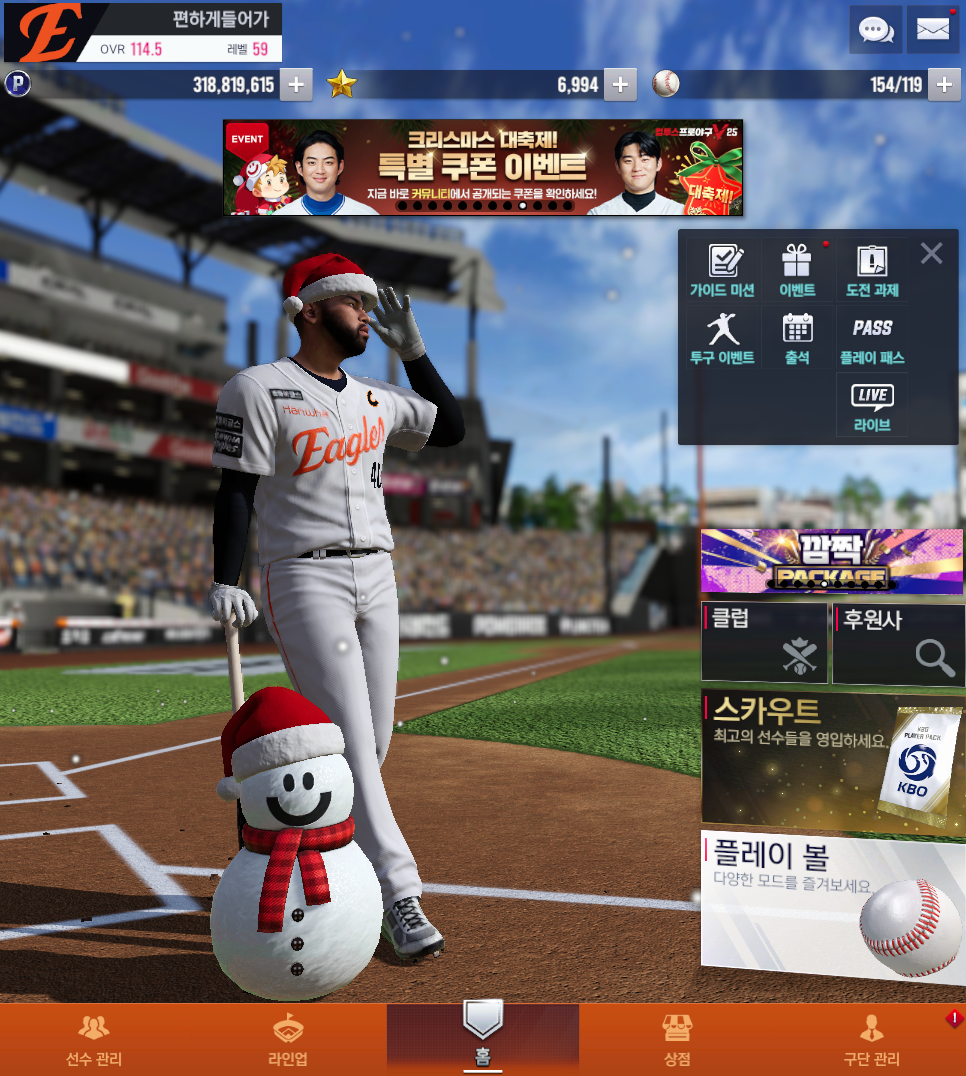Open the 라이브 LIVE menu
The width and height of the screenshot is (966, 1076).
tap(872, 406)
